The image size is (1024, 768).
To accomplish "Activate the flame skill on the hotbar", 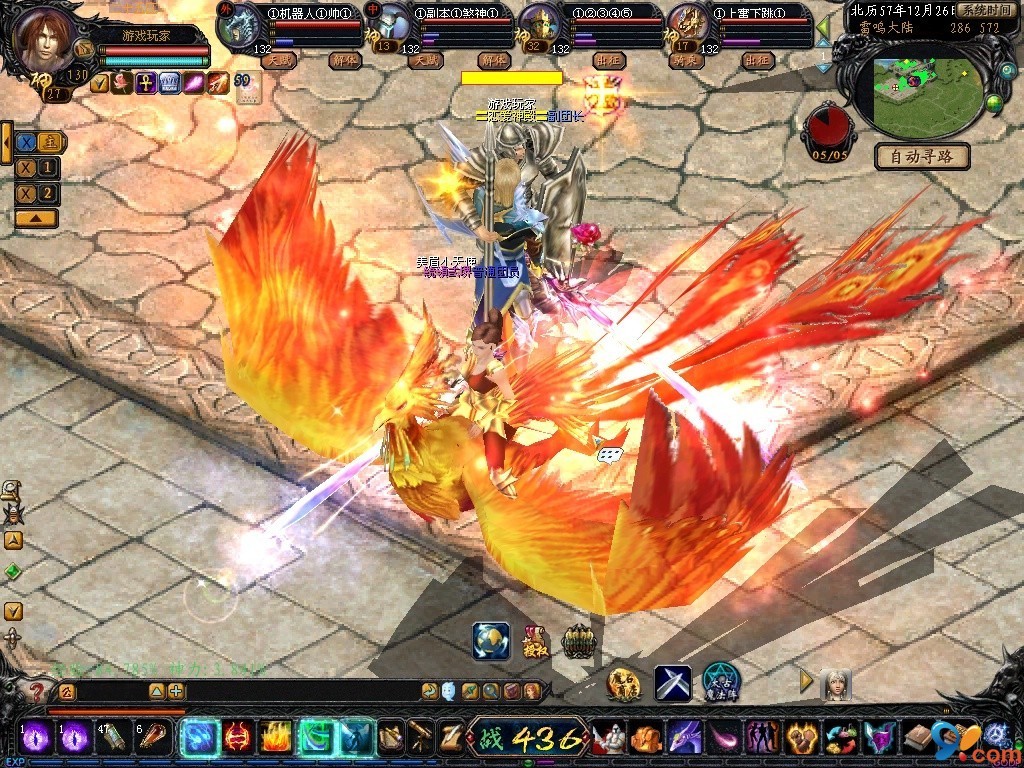I will point(275,738).
